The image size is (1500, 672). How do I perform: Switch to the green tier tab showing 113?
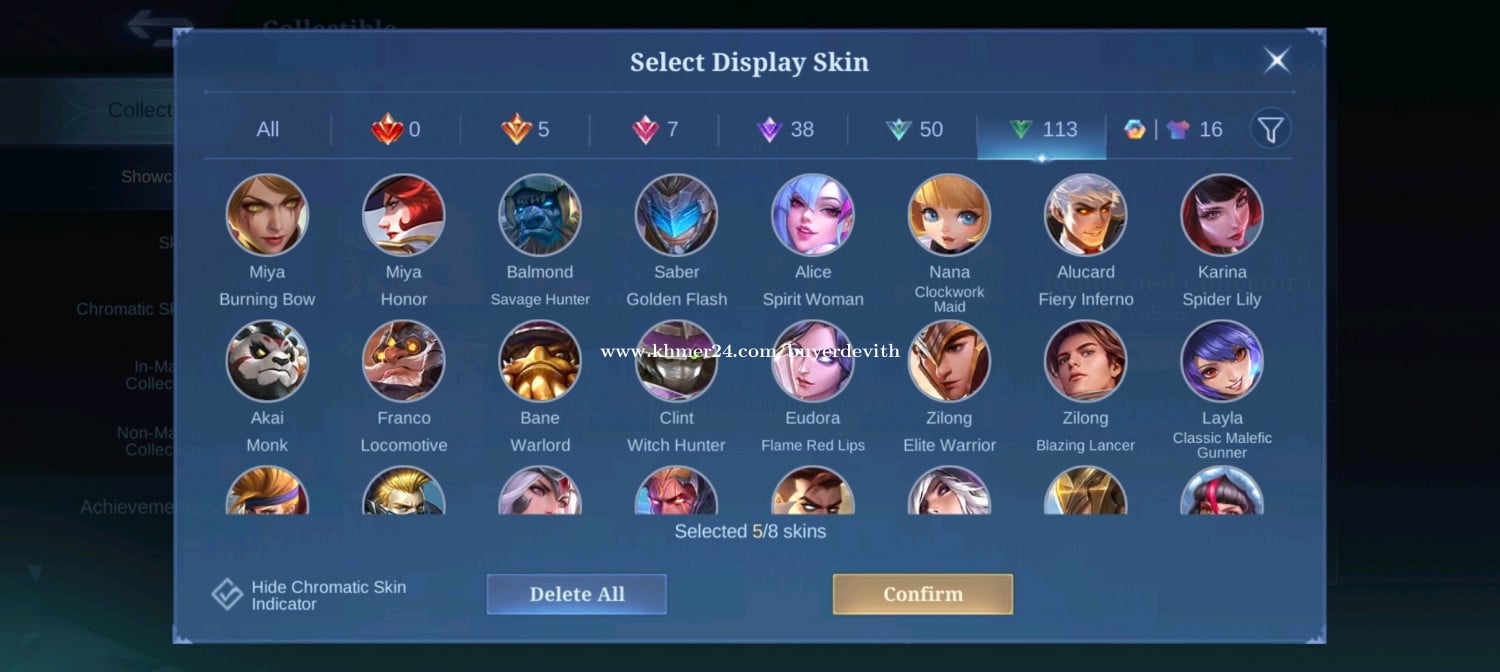(x=1041, y=130)
